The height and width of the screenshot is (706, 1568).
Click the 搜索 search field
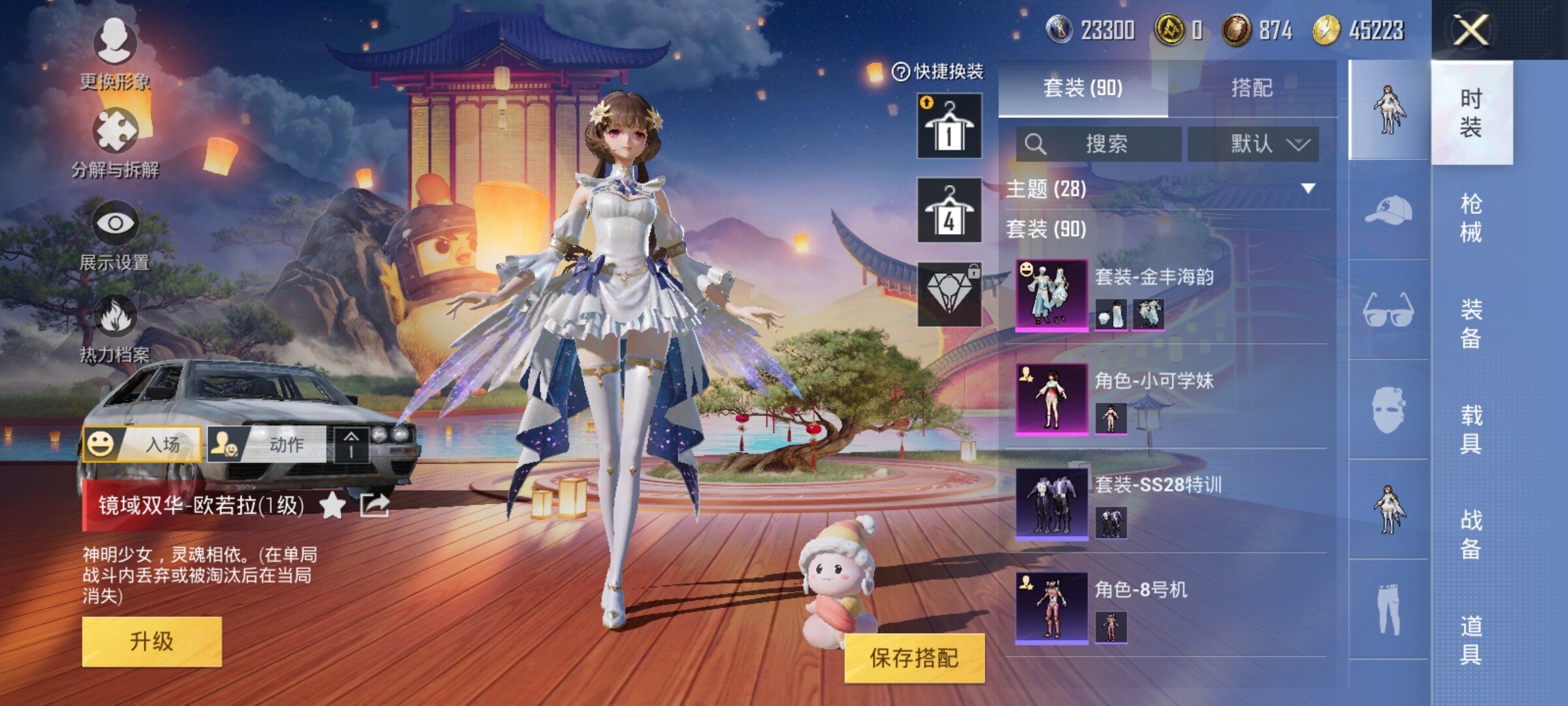click(x=1099, y=144)
